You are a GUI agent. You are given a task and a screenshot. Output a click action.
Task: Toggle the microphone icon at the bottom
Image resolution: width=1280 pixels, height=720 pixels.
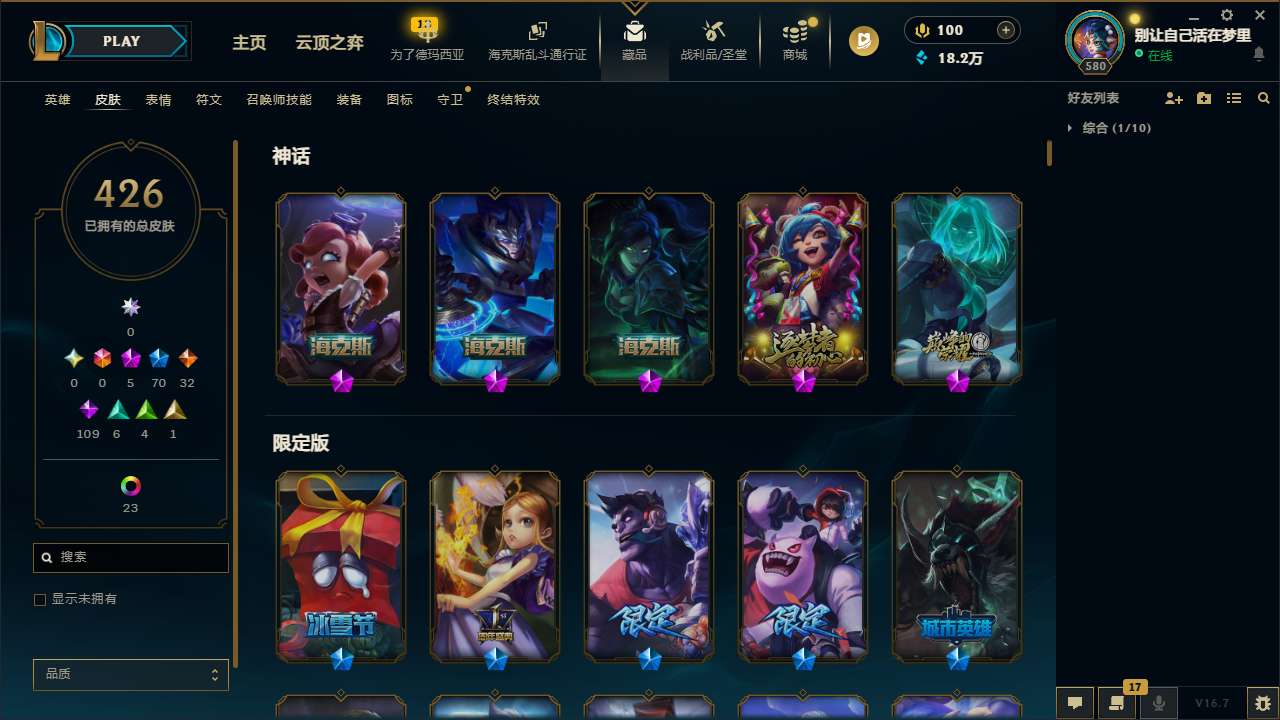coord(1159,703)
